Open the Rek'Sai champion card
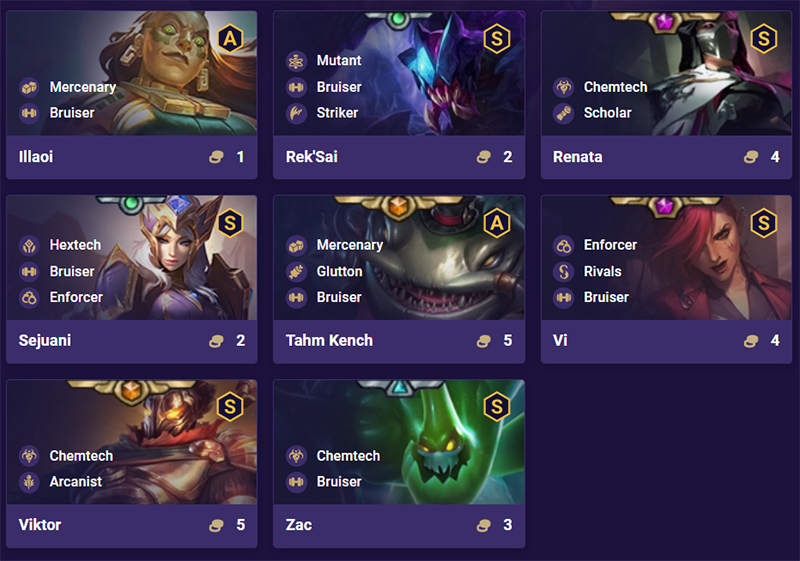Image resolution: width=800 pixels, height=561 pixels. coord(398,95)
